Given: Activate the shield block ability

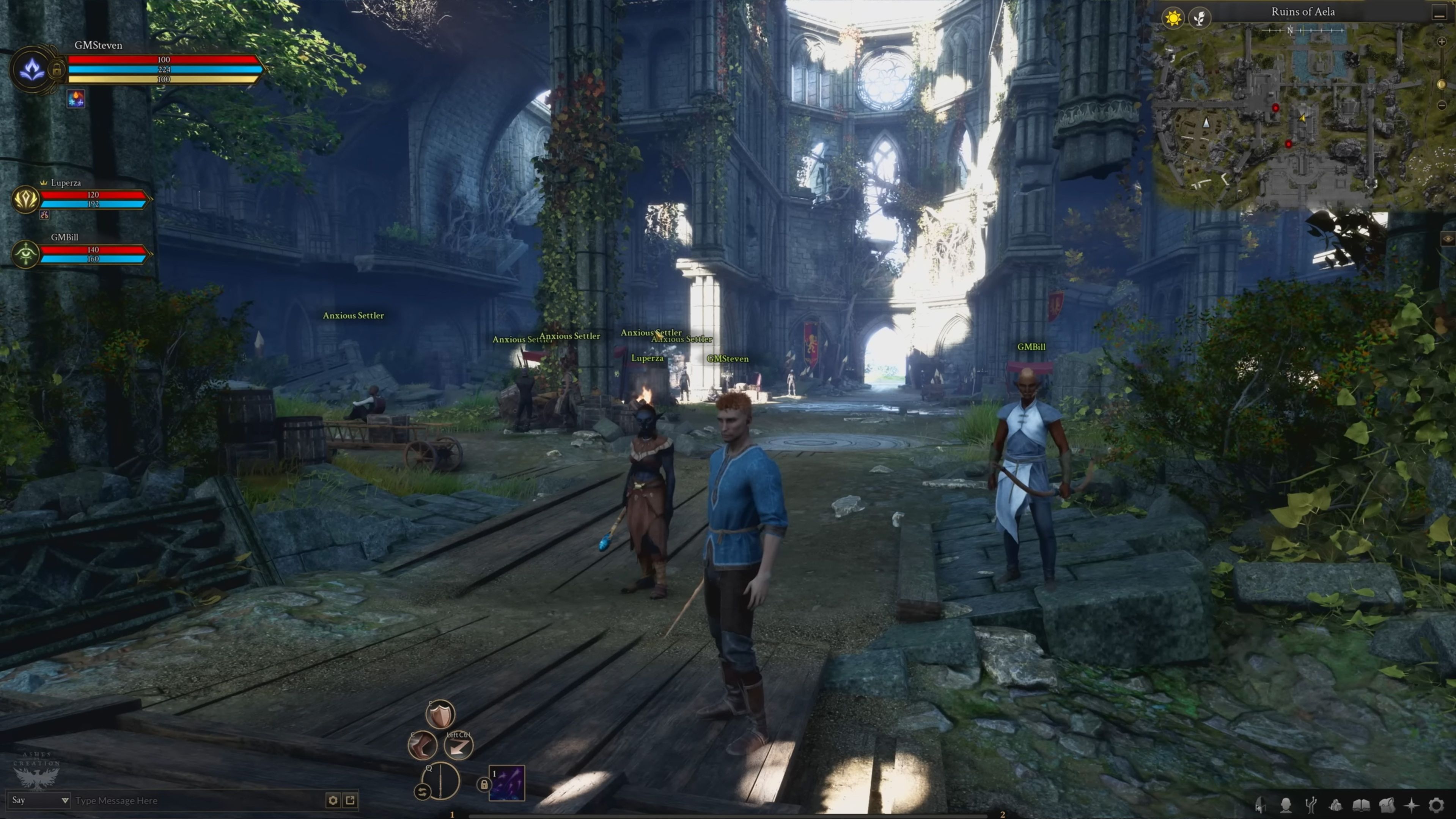Looking at the screenshot, I should pyautogui.click(x=440, y=715).
